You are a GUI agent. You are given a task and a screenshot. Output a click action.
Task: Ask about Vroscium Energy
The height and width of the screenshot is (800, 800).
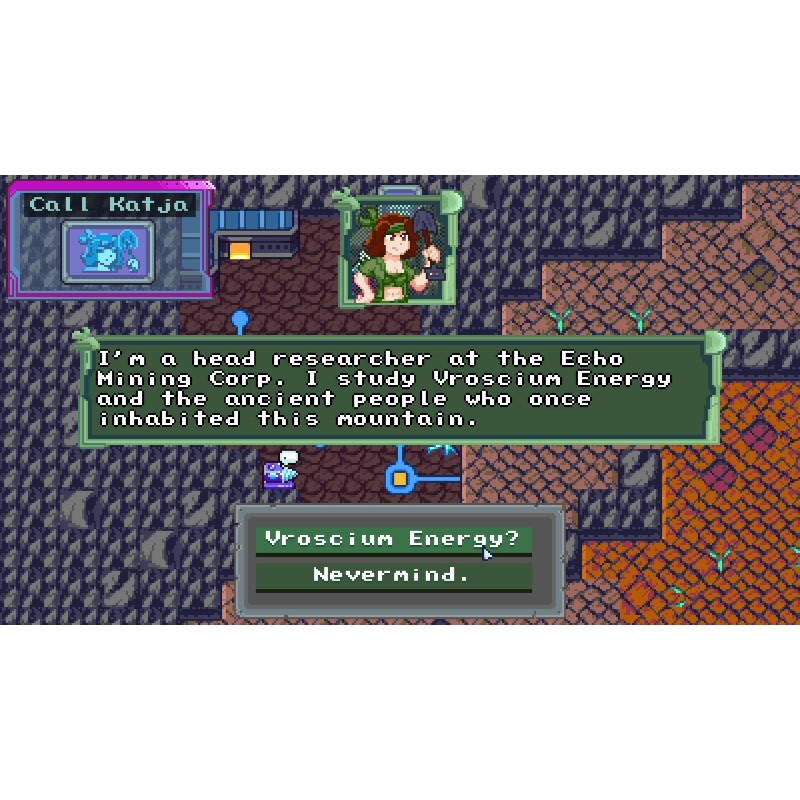point(393,540)
